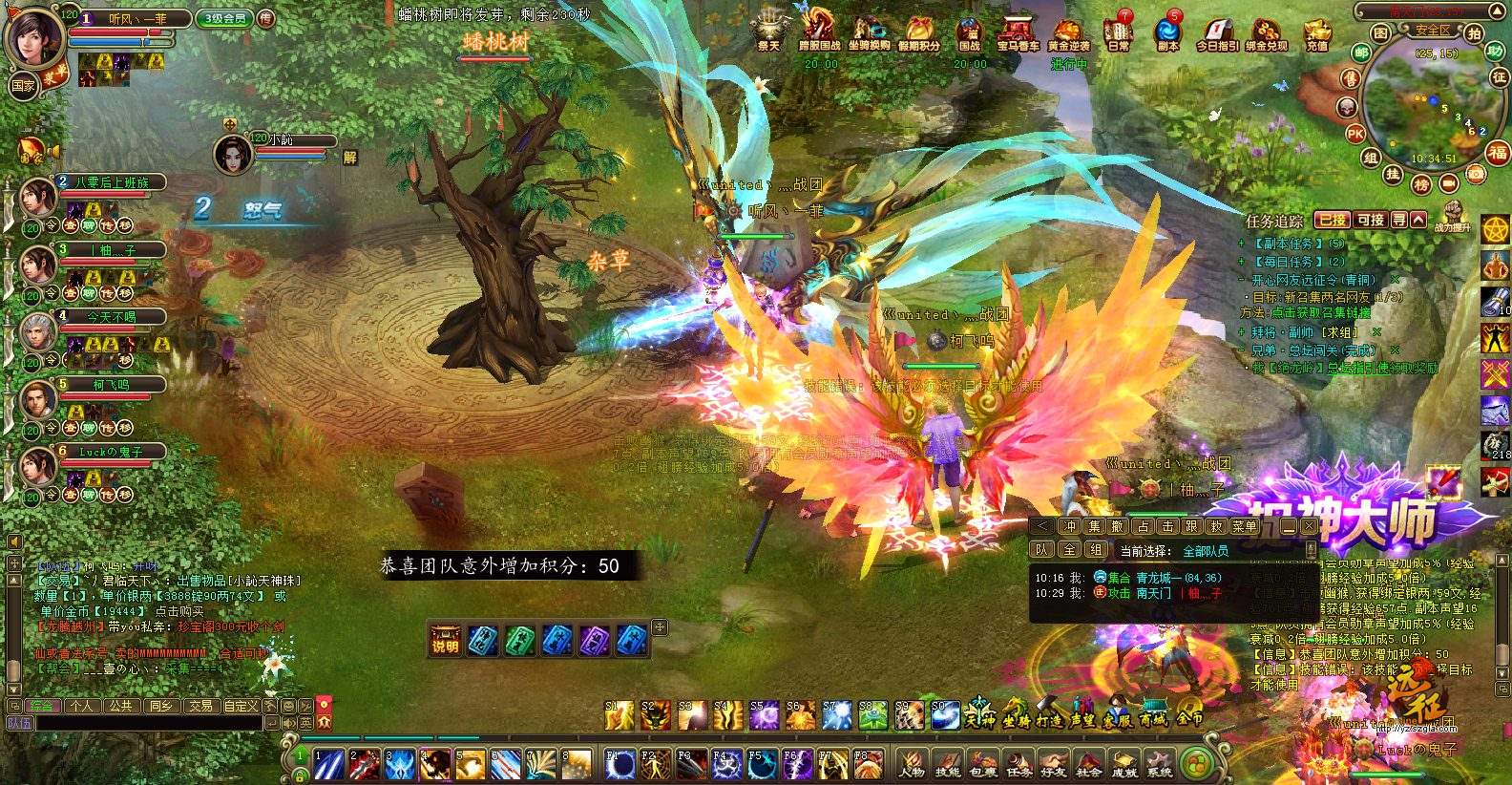The width and height of the screenshot is (1512, 785).
Task: Show the 可接 available quests tab
Action: click(x=1371, y=220)
